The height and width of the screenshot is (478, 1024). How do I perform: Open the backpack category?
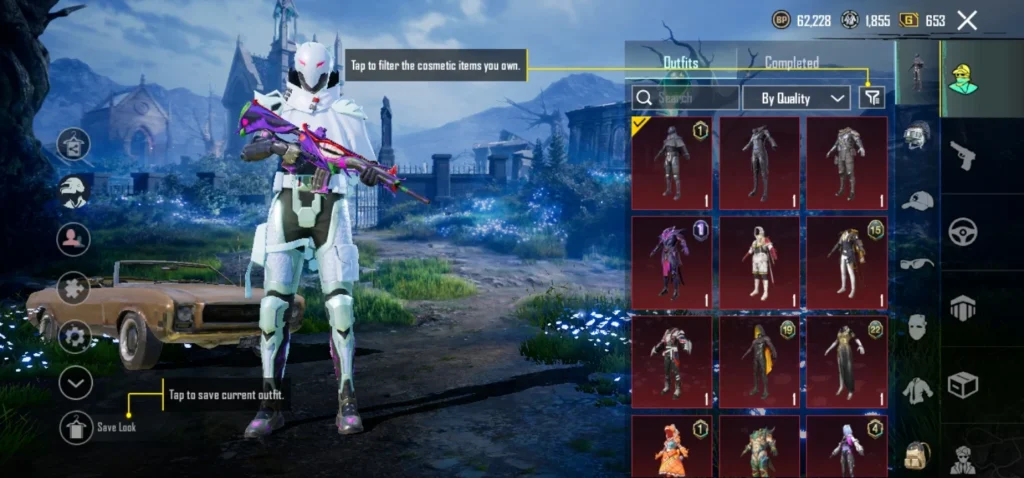(916, 455)
